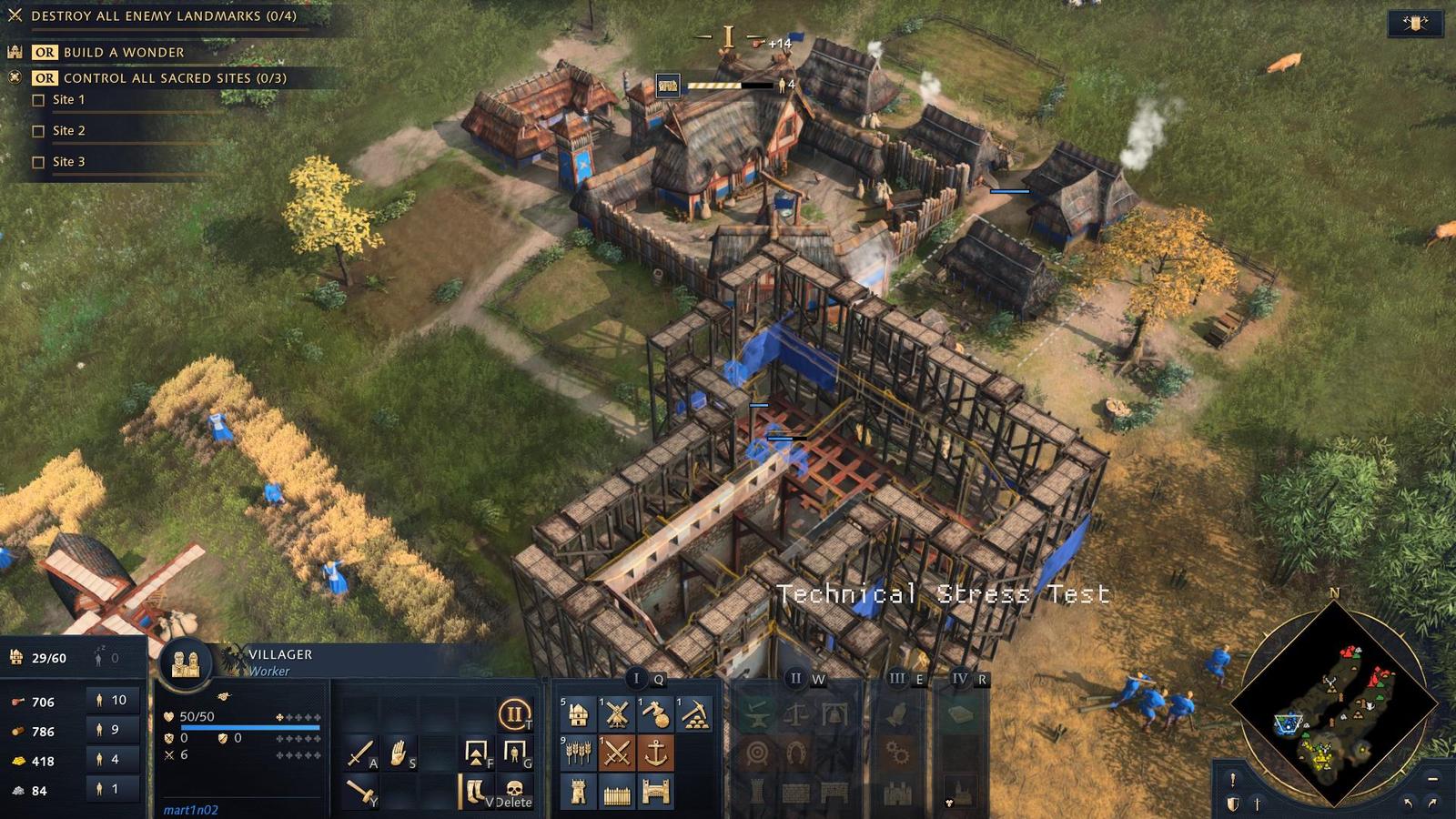Click the Age II advancement circle button
The image size is (1456, 819).
click(x=514, y=714)
